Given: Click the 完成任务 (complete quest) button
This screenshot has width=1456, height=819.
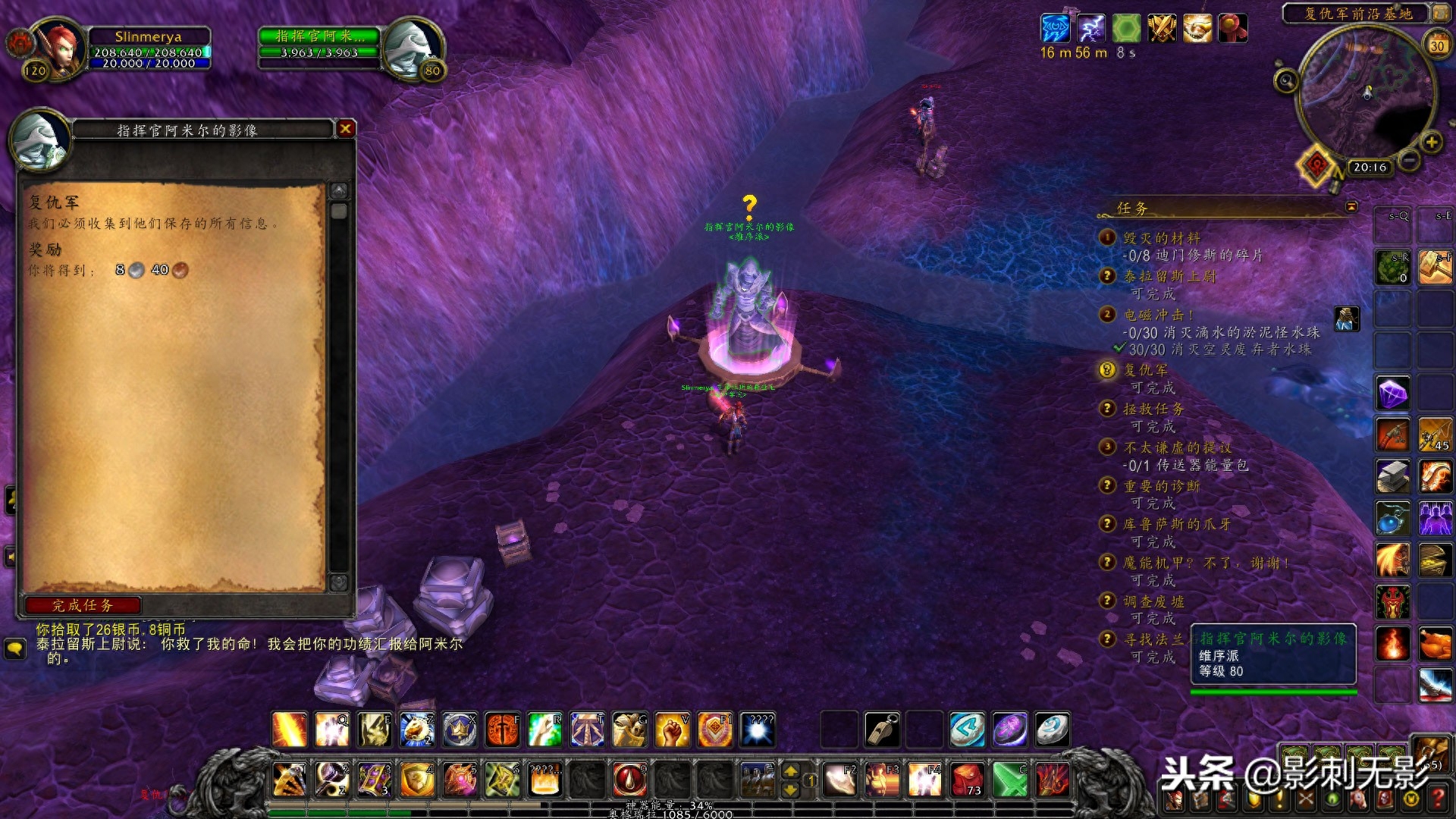Looking at the screenshot, I should (x=83, y=605).
